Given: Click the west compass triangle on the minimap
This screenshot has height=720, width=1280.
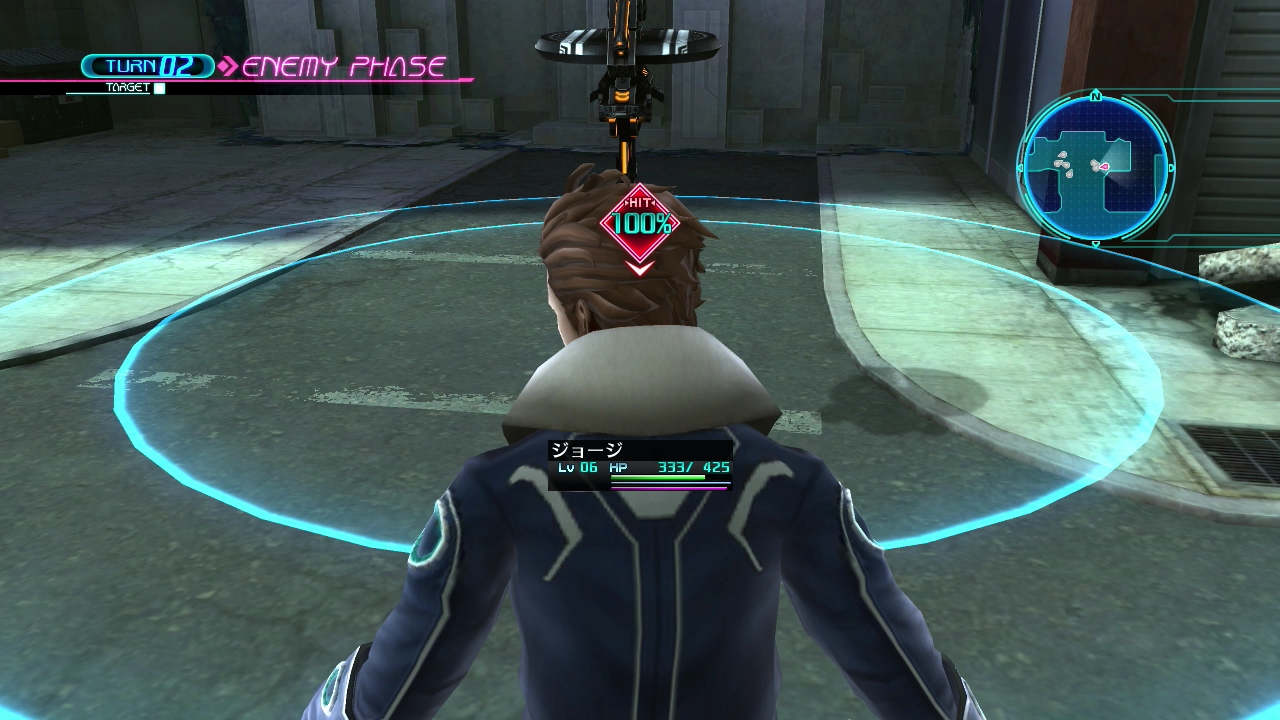Looking at the screenshot, I should [1022, 167].
